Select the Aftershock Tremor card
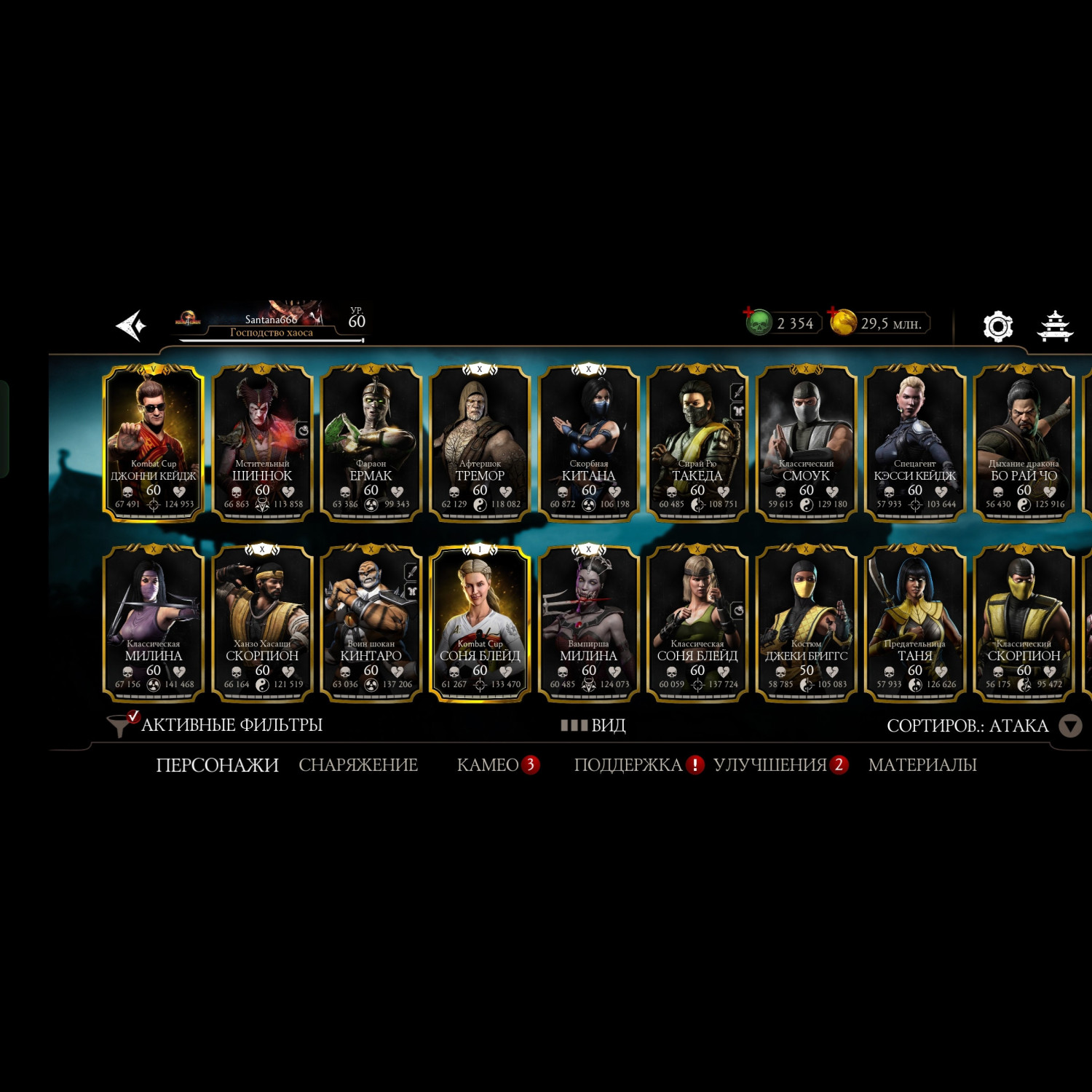This screenshot has height=1092, width=1092. pos(480,443)
